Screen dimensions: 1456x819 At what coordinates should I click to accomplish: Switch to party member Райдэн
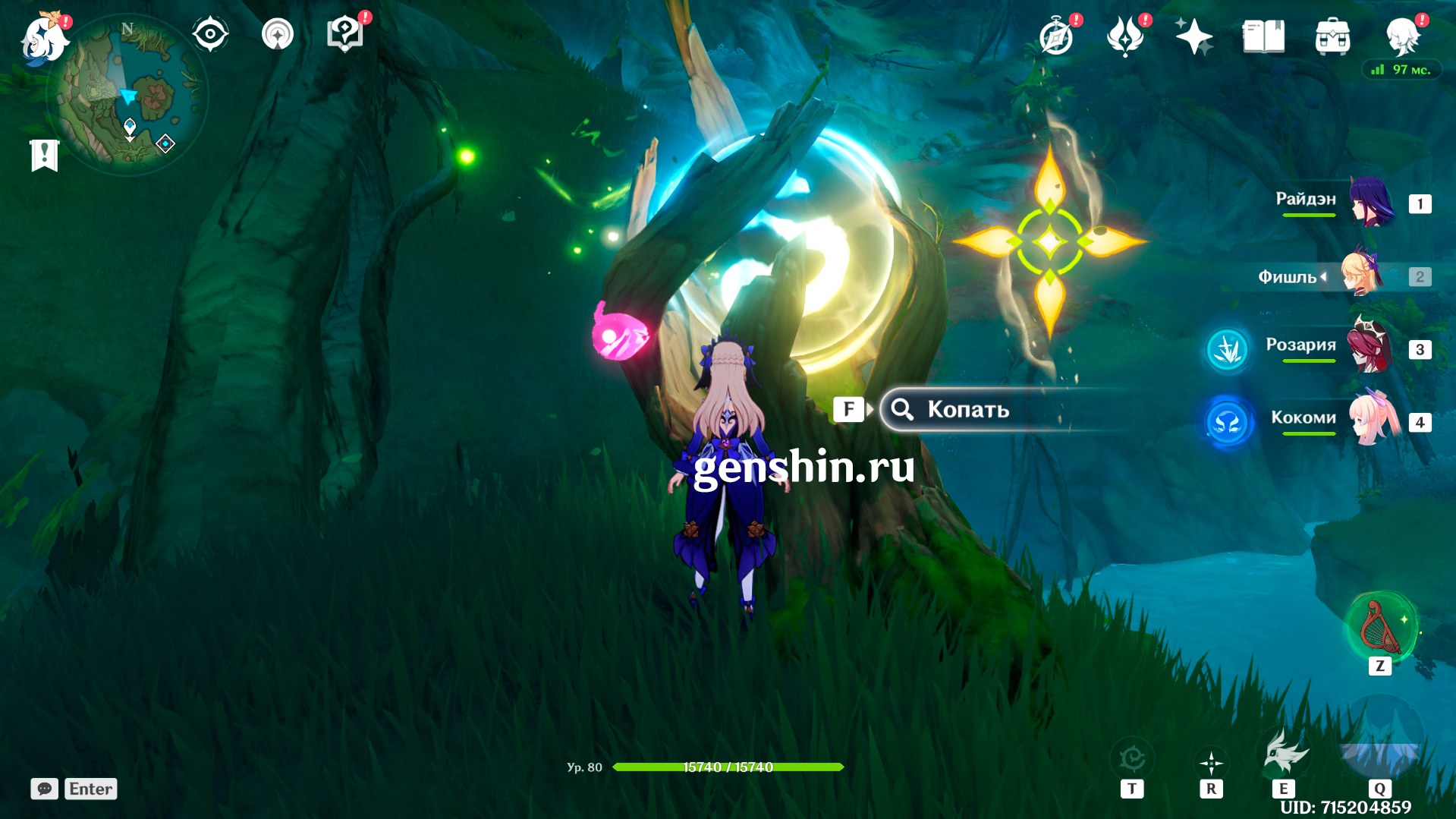click(1371, 203)
